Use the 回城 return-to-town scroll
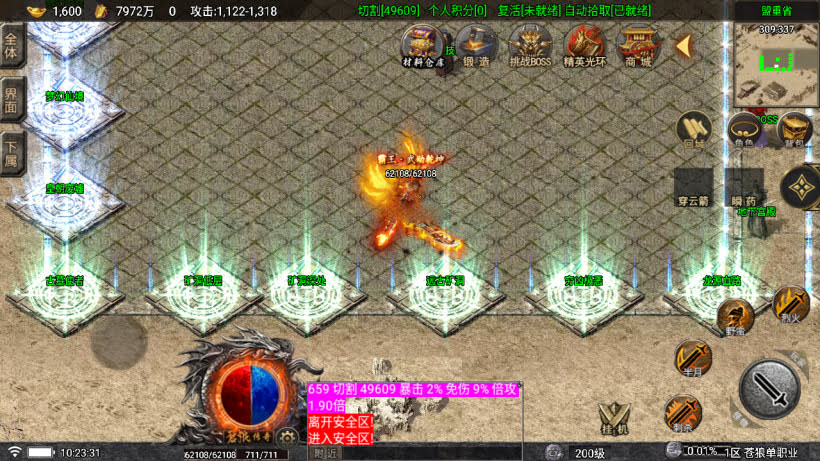Screen dimensions: 820x461 (x=694, y=130)
